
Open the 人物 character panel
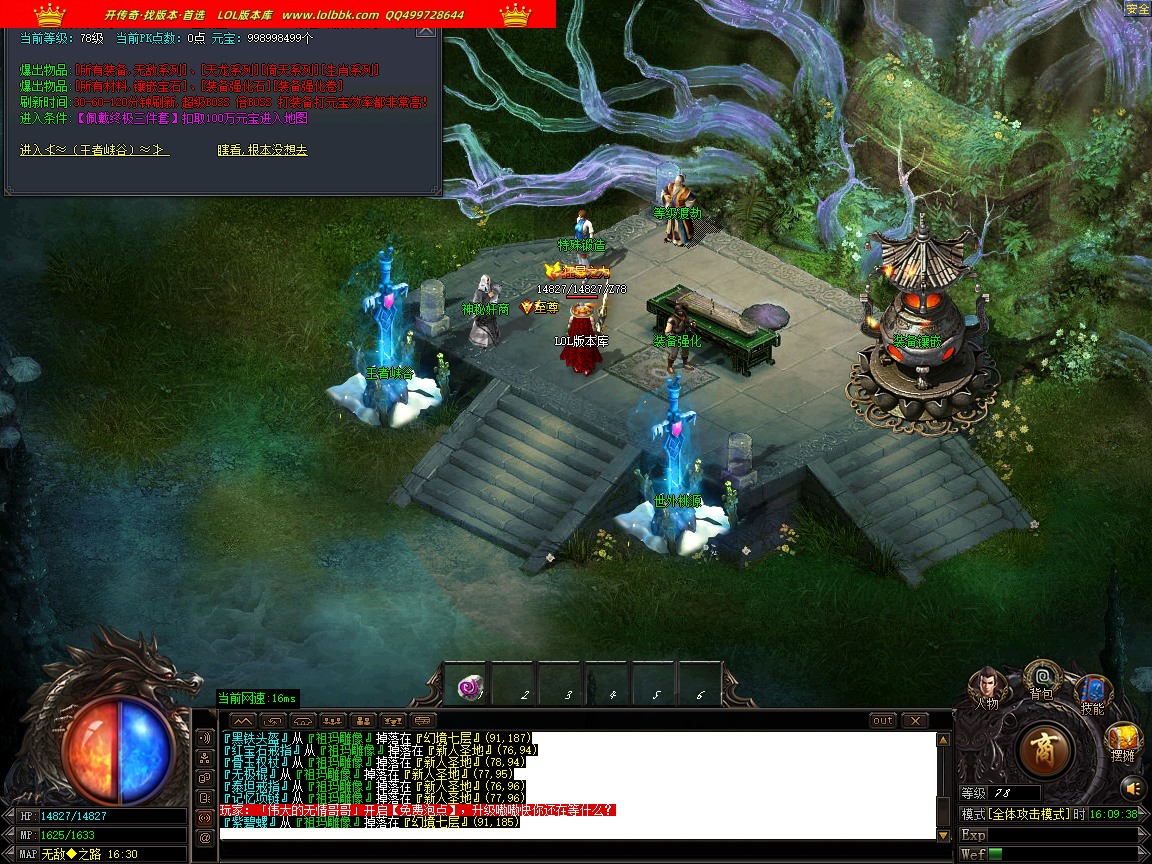click(987, 686)
